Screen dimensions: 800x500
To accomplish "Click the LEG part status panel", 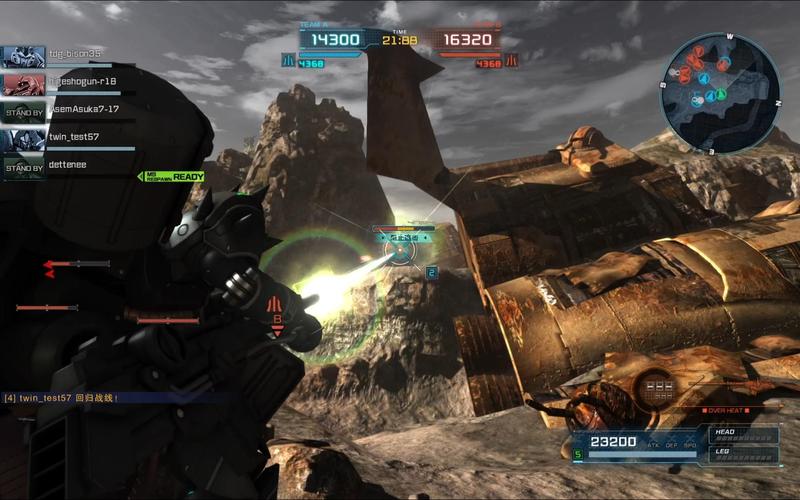I will 744,453.
